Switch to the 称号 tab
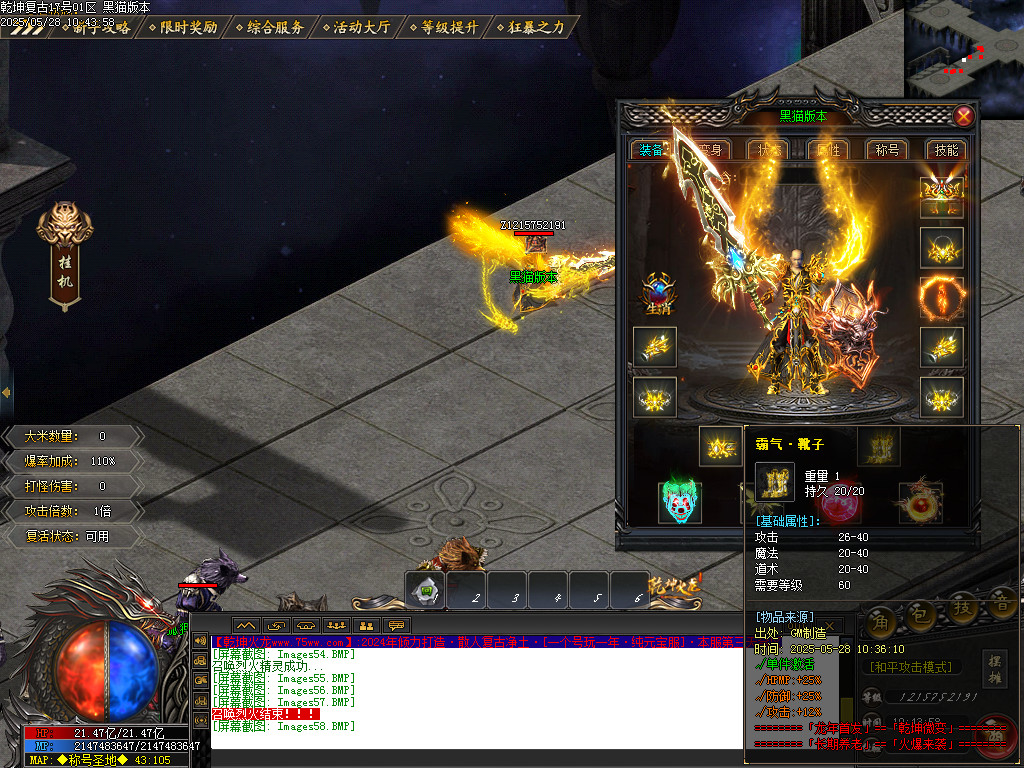1024x768 pixels. tap(887, 150)
